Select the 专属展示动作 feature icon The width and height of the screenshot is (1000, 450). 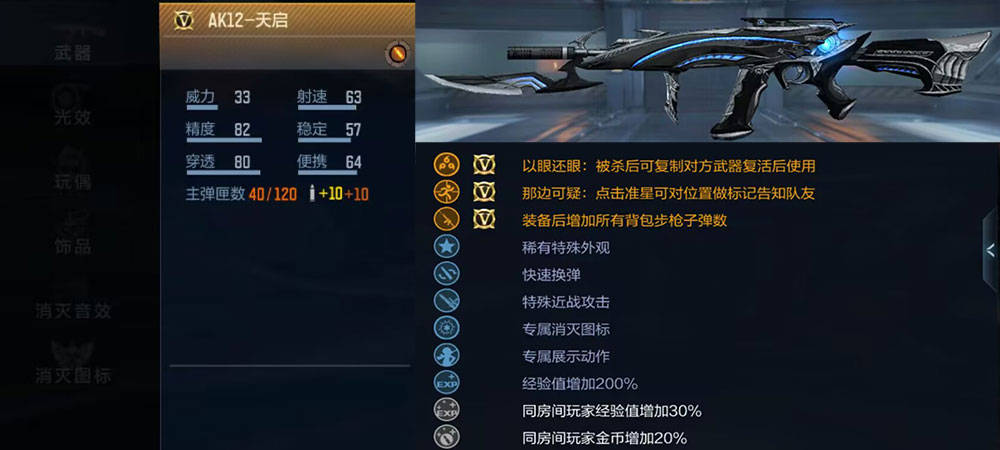[446, 355]
